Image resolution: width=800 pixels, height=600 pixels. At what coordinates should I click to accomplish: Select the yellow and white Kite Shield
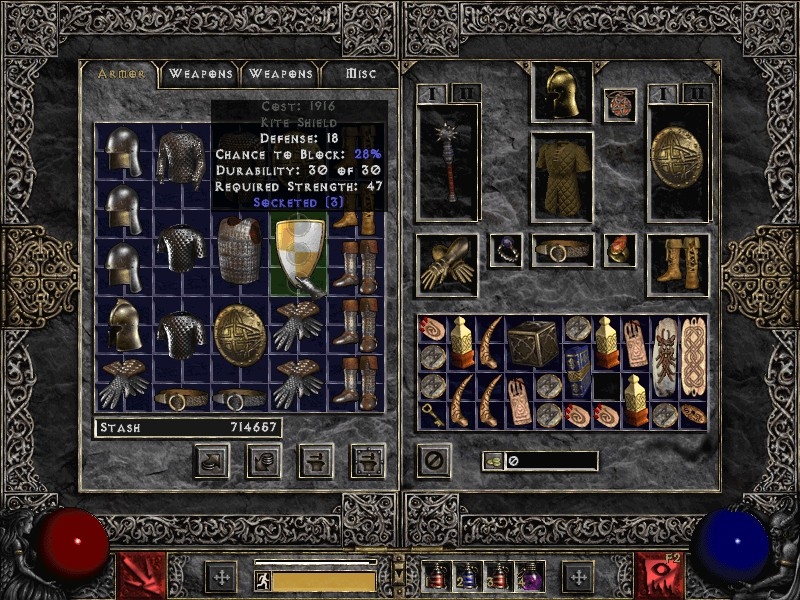[300, 257]
